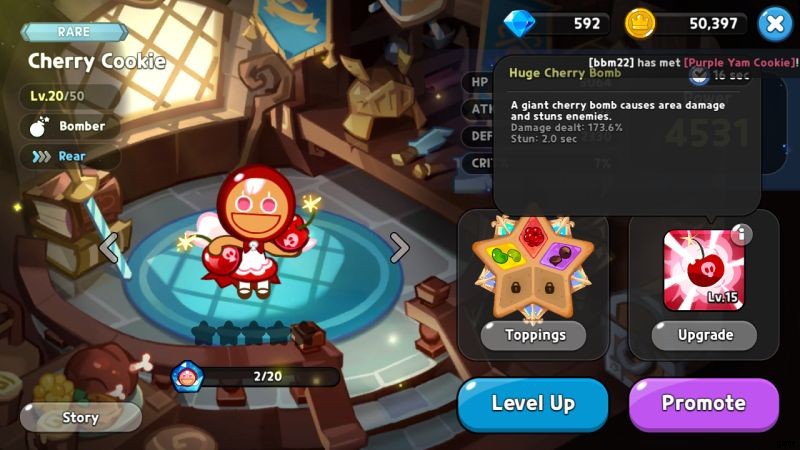Tap the soulstone progress bar
This screenshot has width=800, height=450.
[x=265, y=377]
